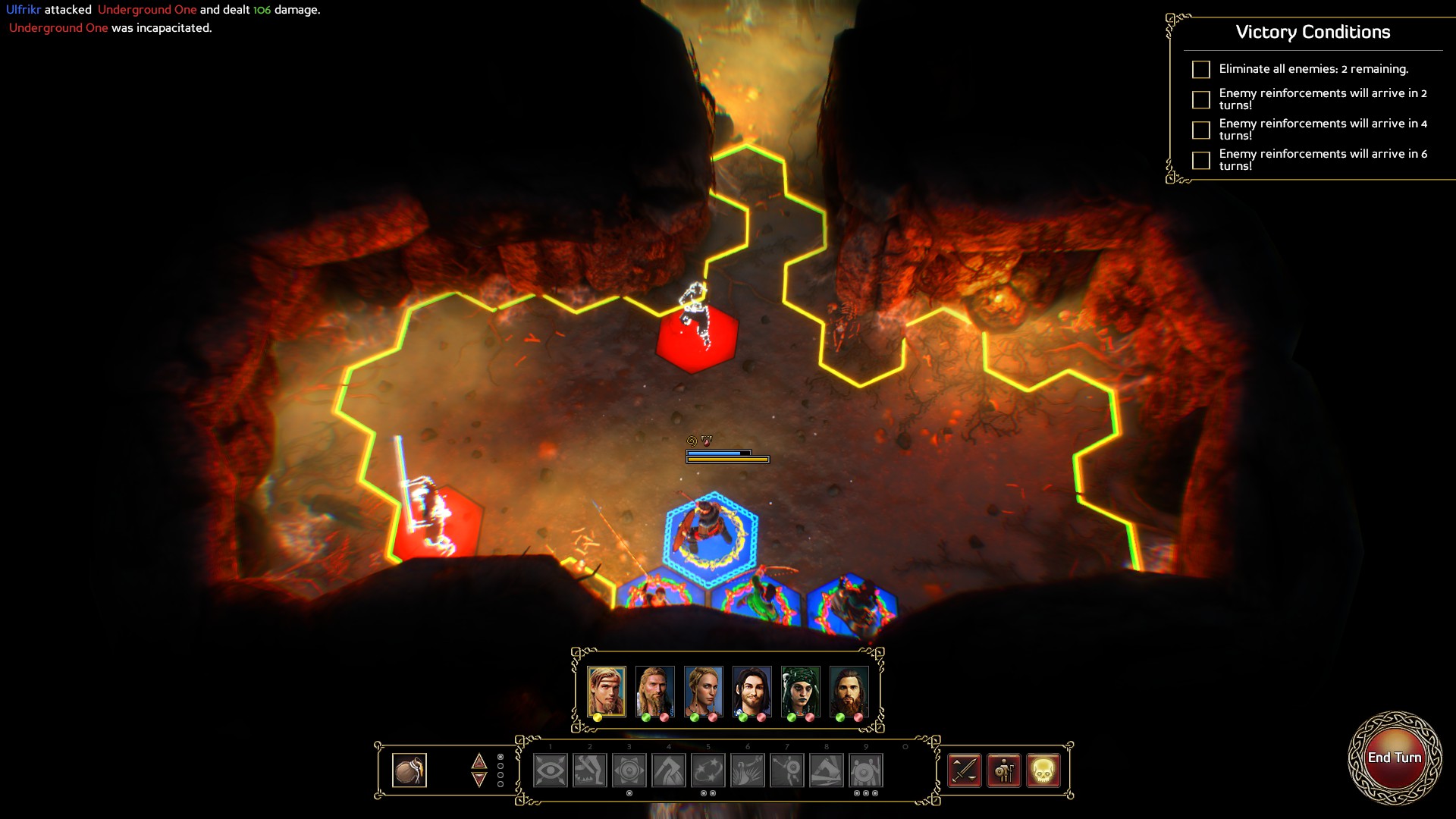Activate the leg kick ability in slot 2
Image resolution: width=1456 pixels, height=819 pixels.
(590, 770)
